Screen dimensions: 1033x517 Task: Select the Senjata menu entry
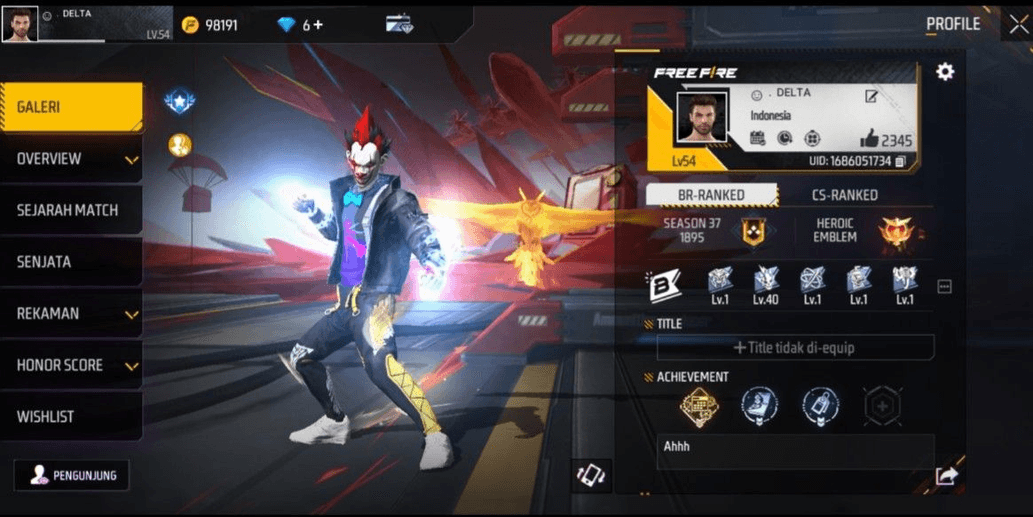click(x=68, y=262)
